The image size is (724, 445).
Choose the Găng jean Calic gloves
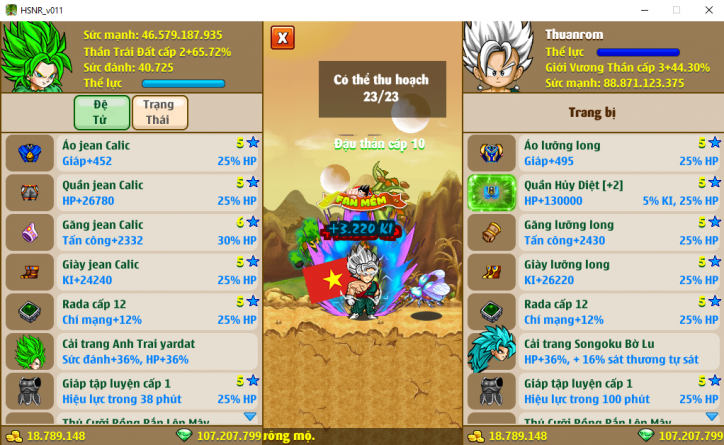[x=131, y=232]
